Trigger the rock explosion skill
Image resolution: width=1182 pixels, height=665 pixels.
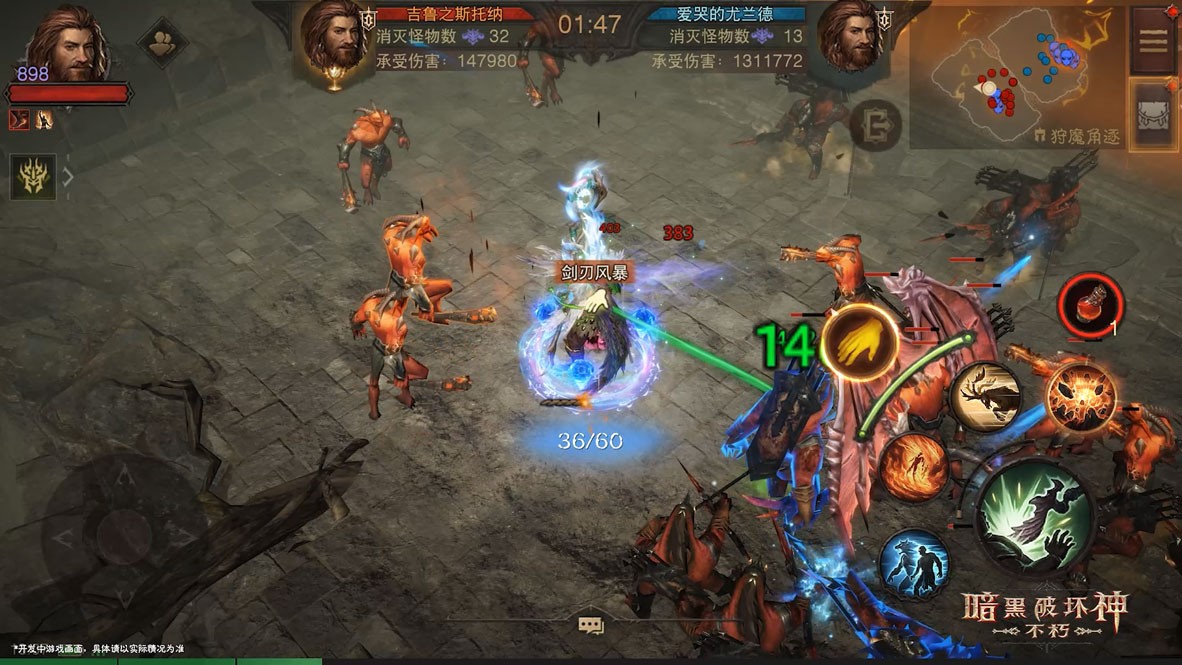click(1081, 396)
